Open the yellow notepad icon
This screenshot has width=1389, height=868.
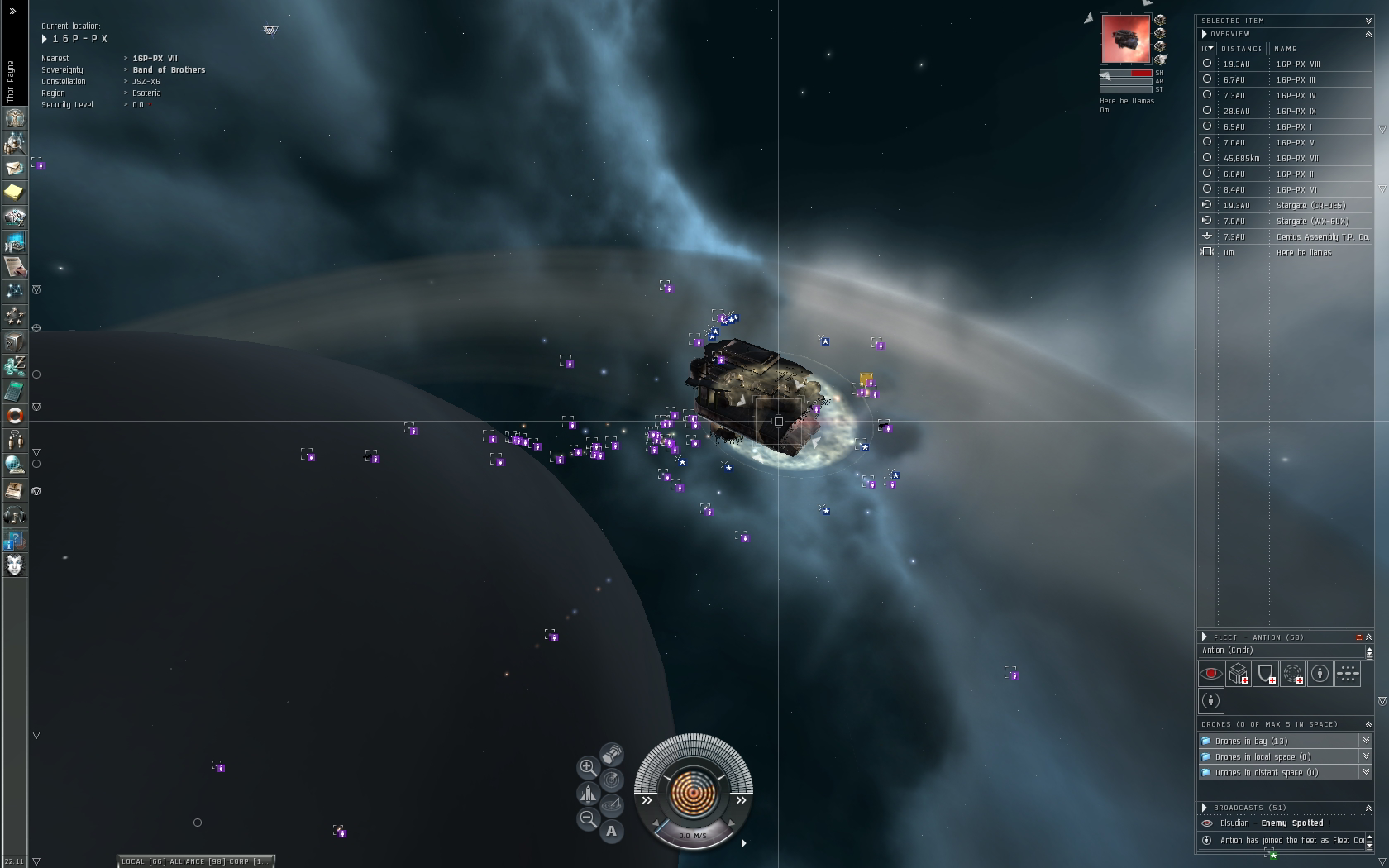[15, 193]
